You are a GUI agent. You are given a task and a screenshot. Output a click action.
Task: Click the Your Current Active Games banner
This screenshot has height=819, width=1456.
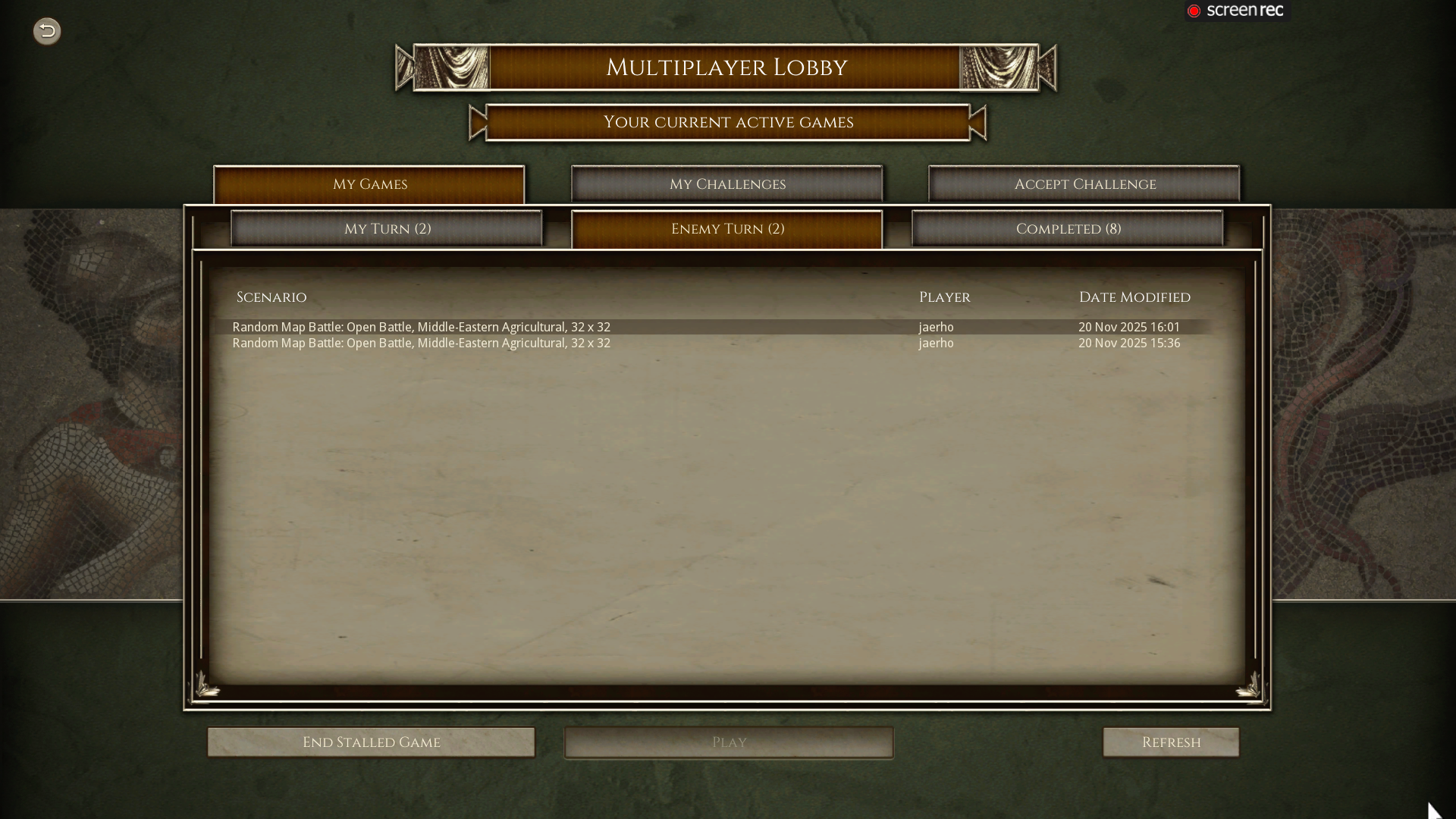[x=728, y=122]
